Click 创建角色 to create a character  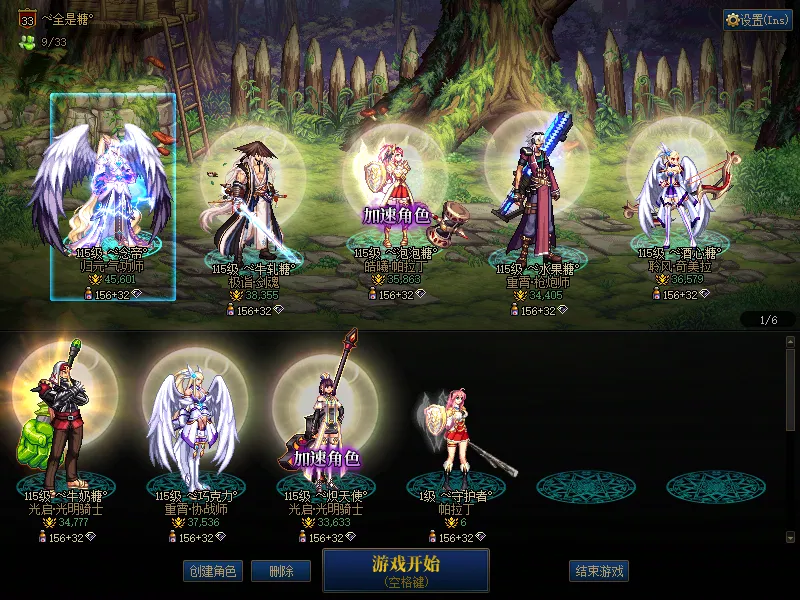(212, 571)
